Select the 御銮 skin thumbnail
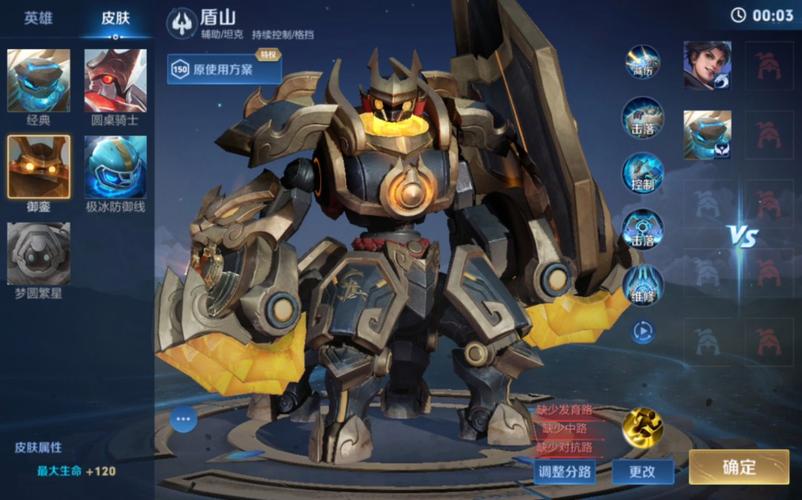This screenshot has width=802, height=500. [x=39, y=167]
